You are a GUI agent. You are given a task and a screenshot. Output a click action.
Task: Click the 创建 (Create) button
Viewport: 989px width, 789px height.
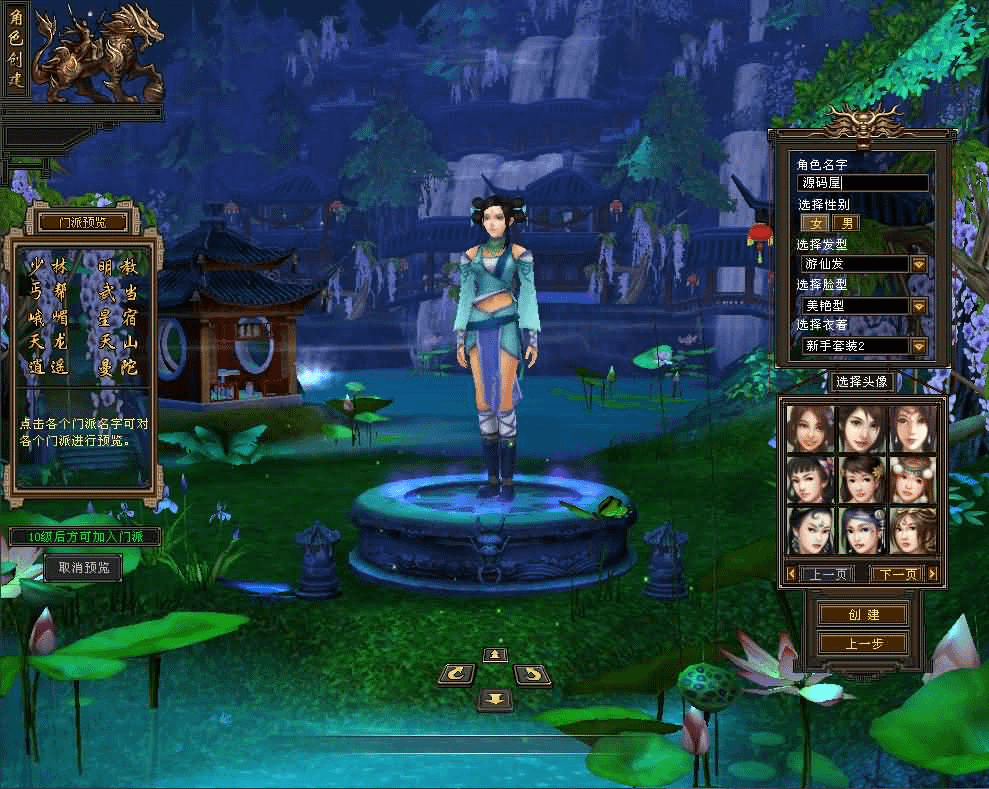(861, 614)
